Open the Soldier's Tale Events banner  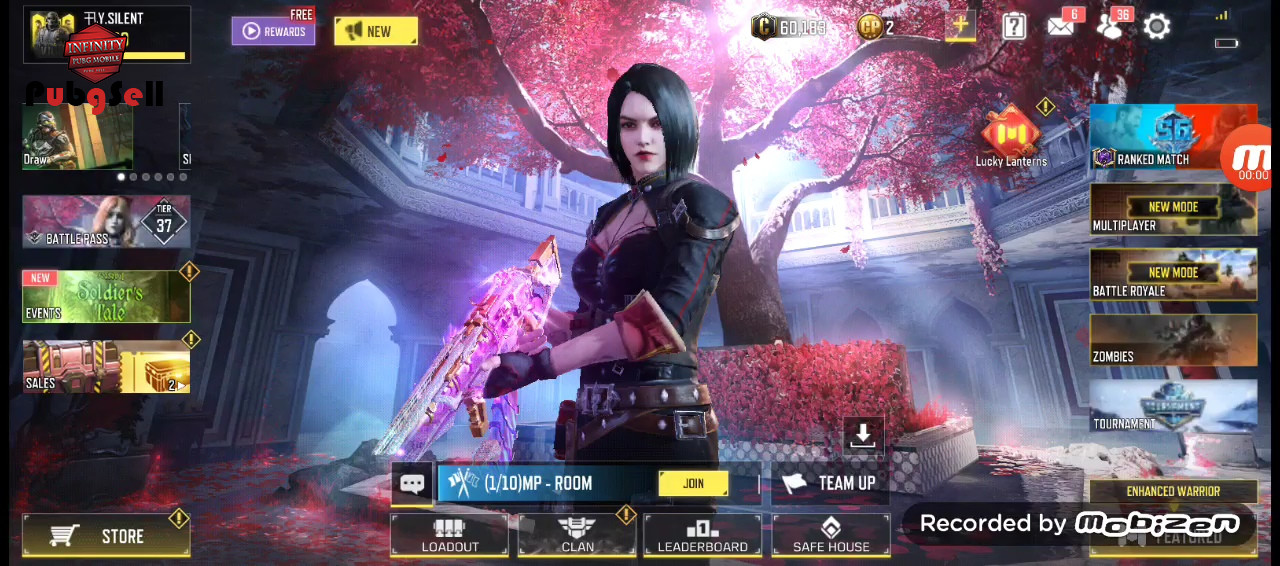coord(106,296)
